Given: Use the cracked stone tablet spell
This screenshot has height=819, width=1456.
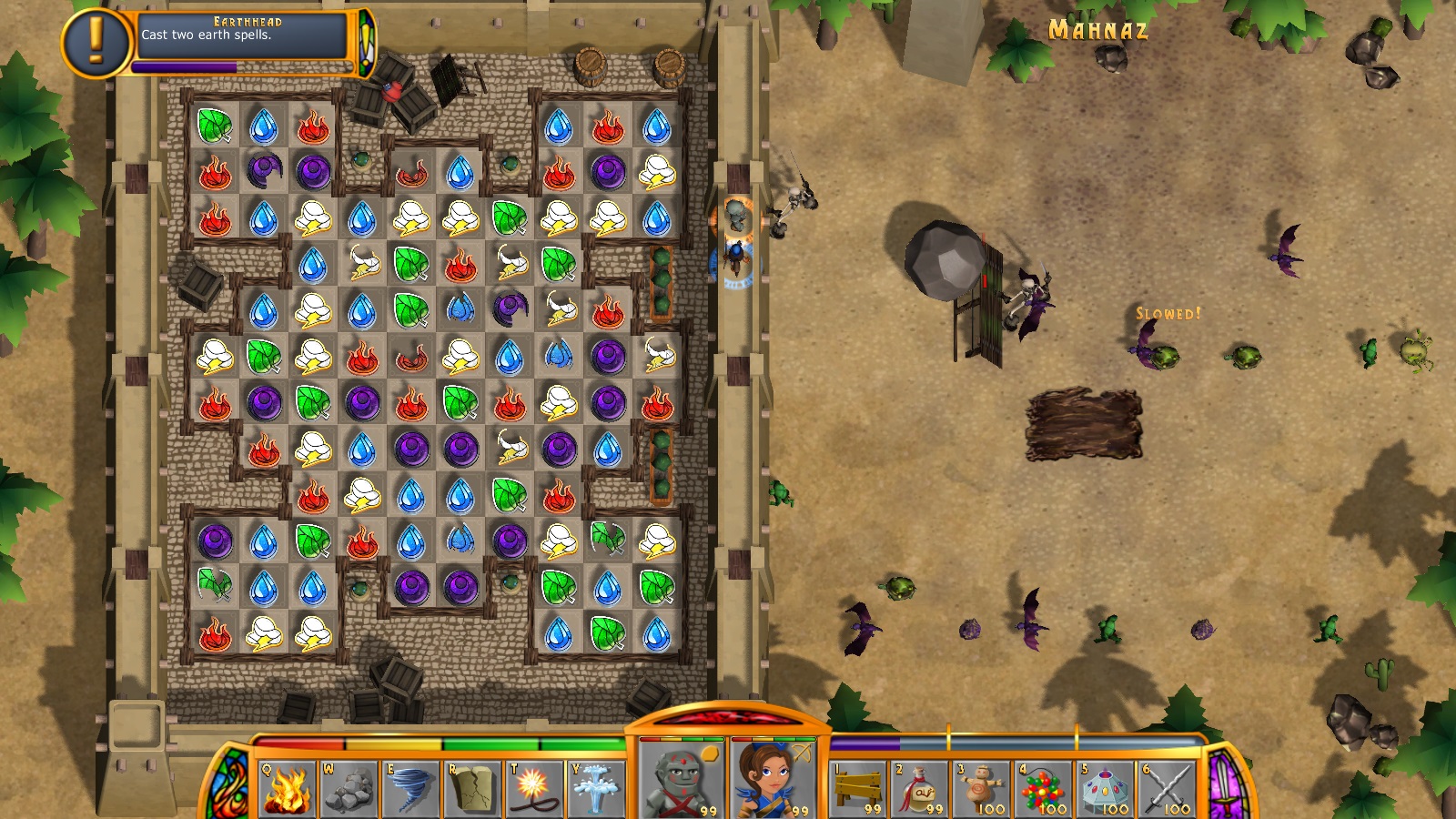Looking at the screenshot, I should [x=472, y=788].
